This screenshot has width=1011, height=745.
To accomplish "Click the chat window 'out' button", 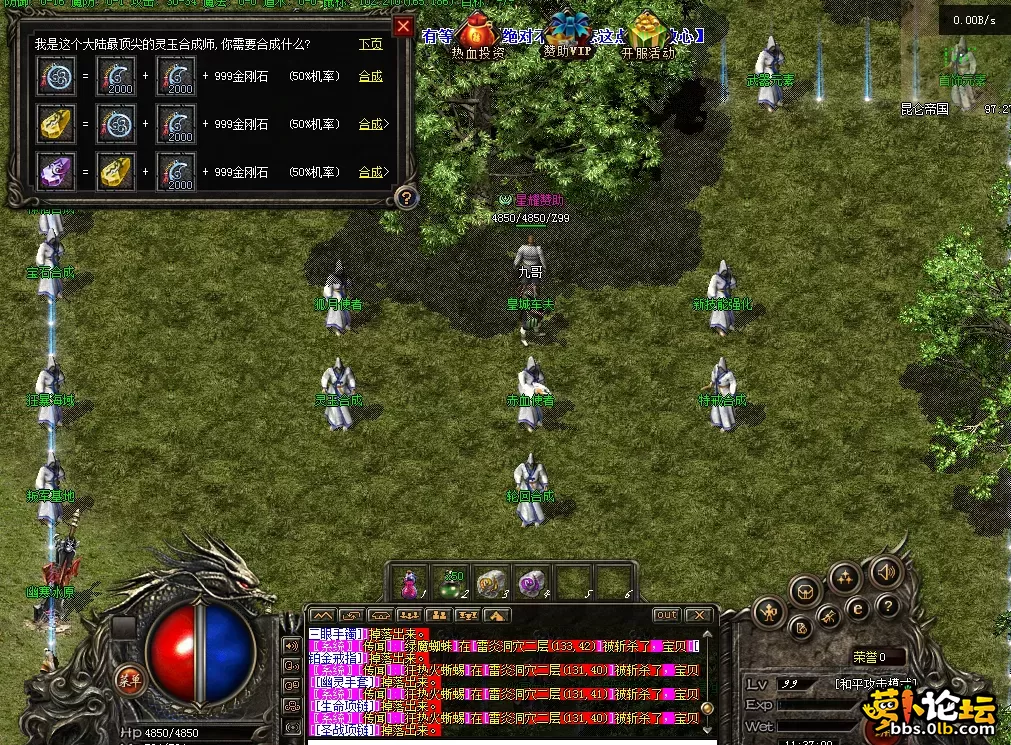I will coord(666,615).
